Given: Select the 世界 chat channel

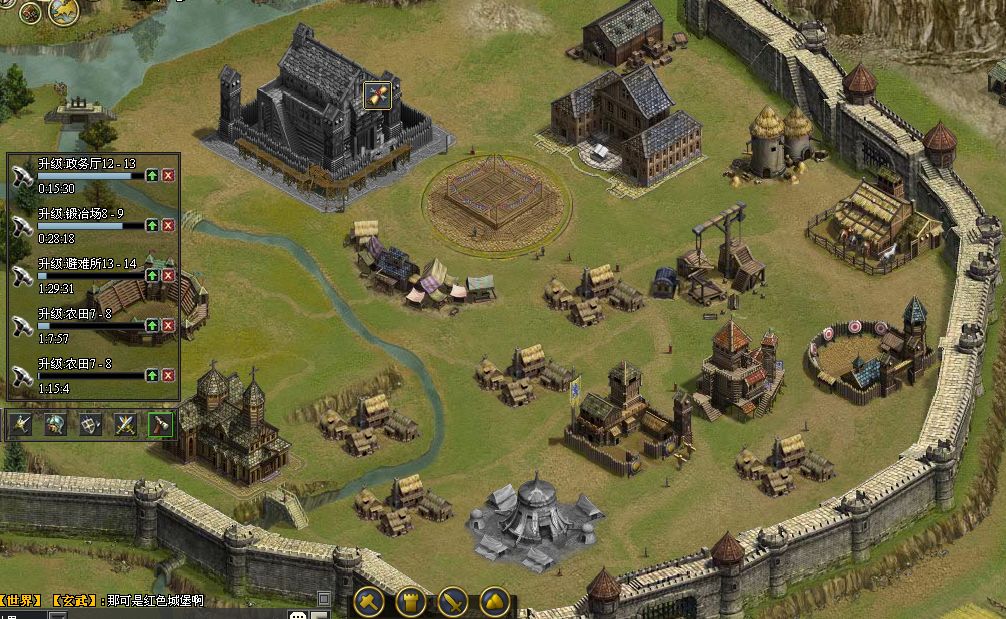Looking at the screenshot, I should 20,601.
